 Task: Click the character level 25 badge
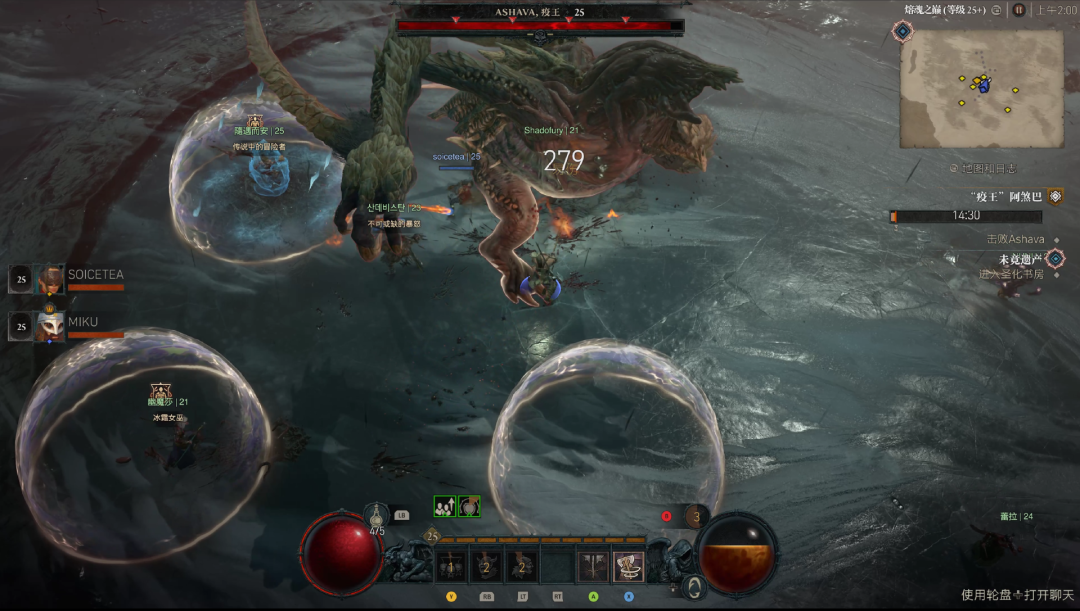click(x=432, y=536)
